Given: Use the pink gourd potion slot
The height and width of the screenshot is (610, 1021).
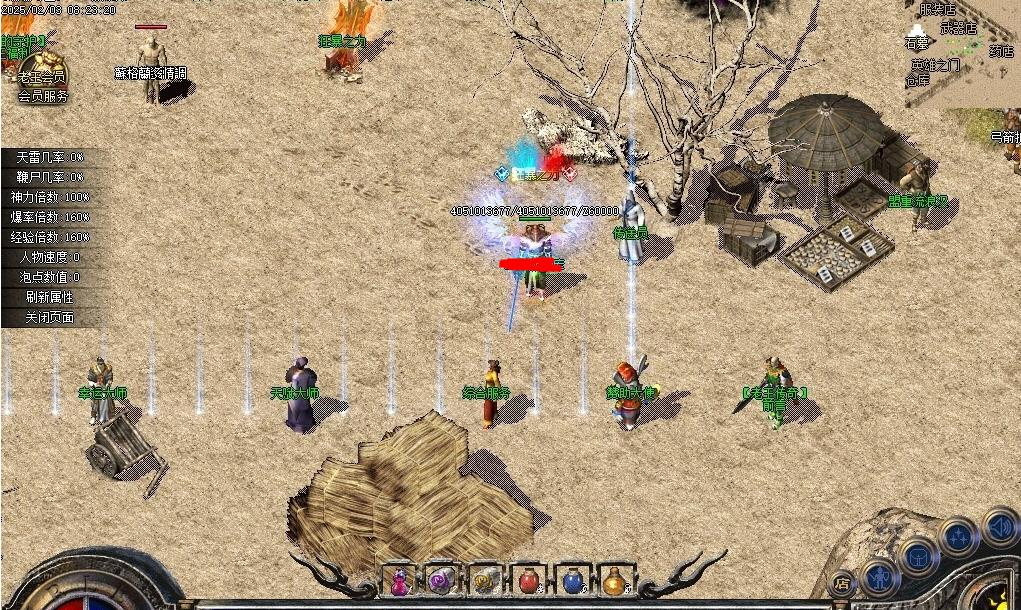Looking at the screenshot, I should (399, 581).
